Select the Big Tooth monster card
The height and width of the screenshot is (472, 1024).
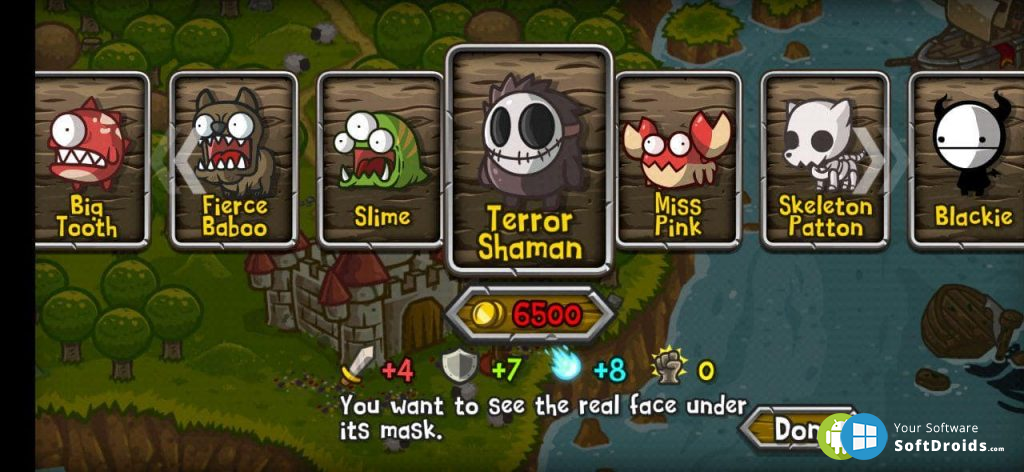[88, 160]
